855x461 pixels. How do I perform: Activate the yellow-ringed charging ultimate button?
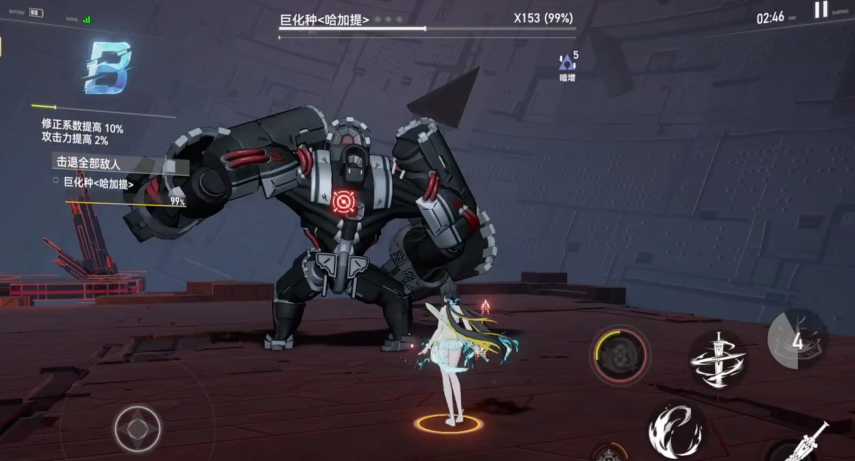coord(620,355)
